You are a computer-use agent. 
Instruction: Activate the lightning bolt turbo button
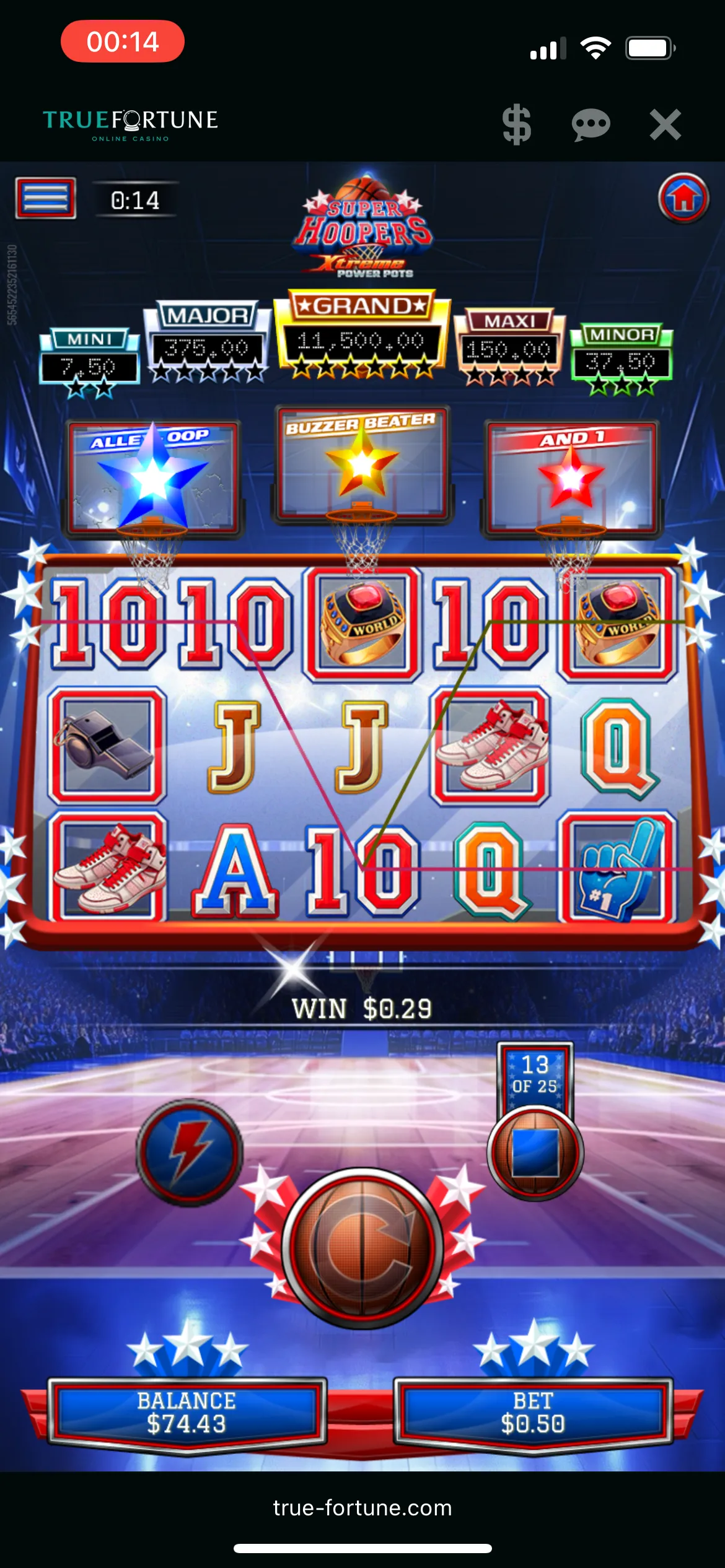(x=190, y=1152)
